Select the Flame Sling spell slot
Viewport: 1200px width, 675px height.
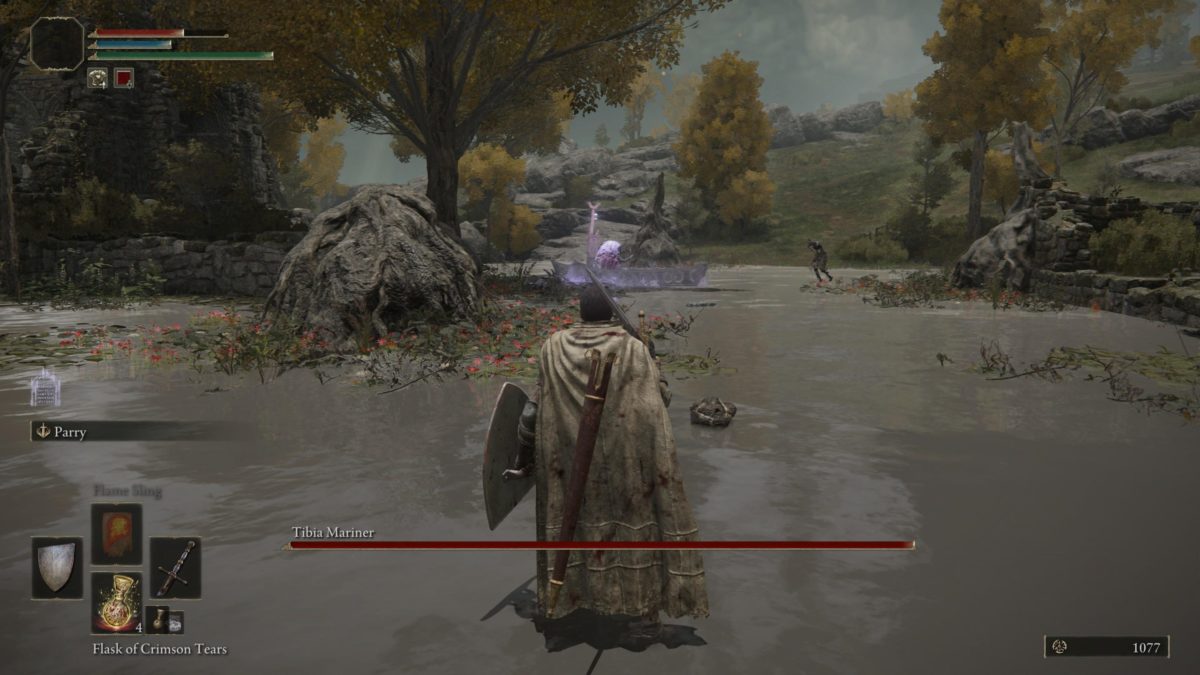pyautogui.click(x=117, y=534)
